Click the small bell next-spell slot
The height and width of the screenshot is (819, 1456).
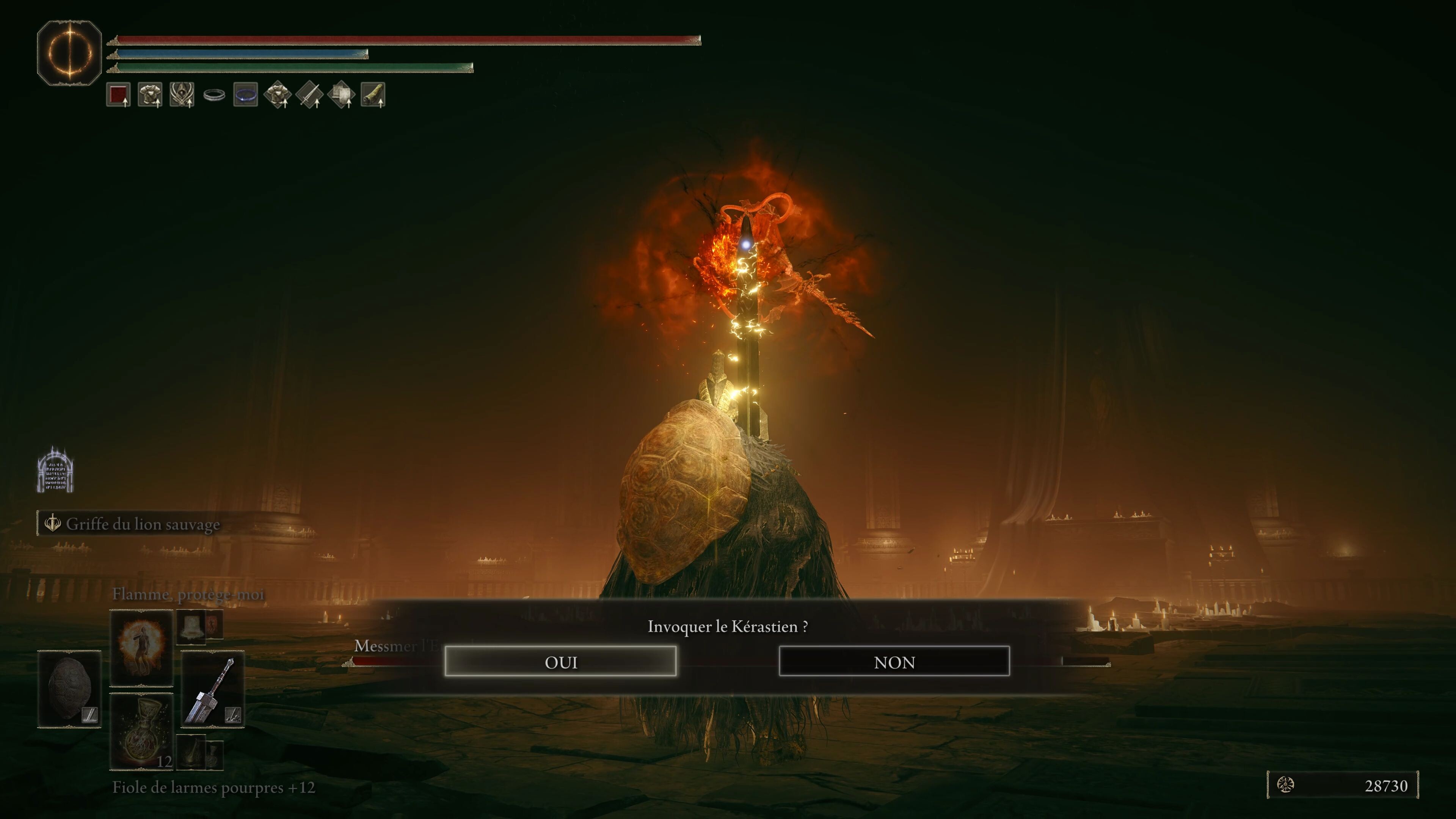pos(191,626)
